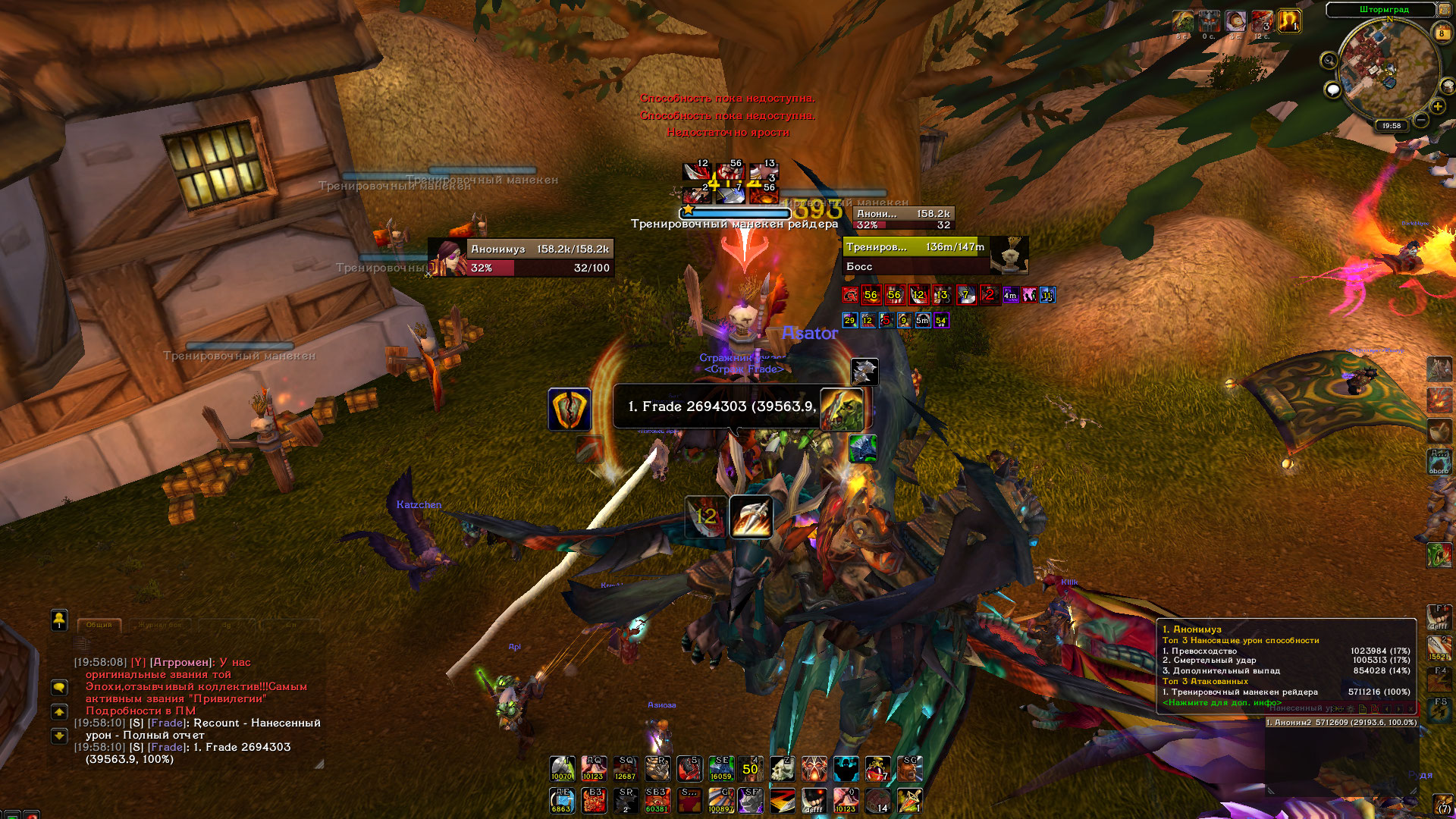The height and width of the screenshot is (819, 1456).
Task: Activate the clenched gauntlet fist ability
Action: pyautogui.click(x=657, y=769)
